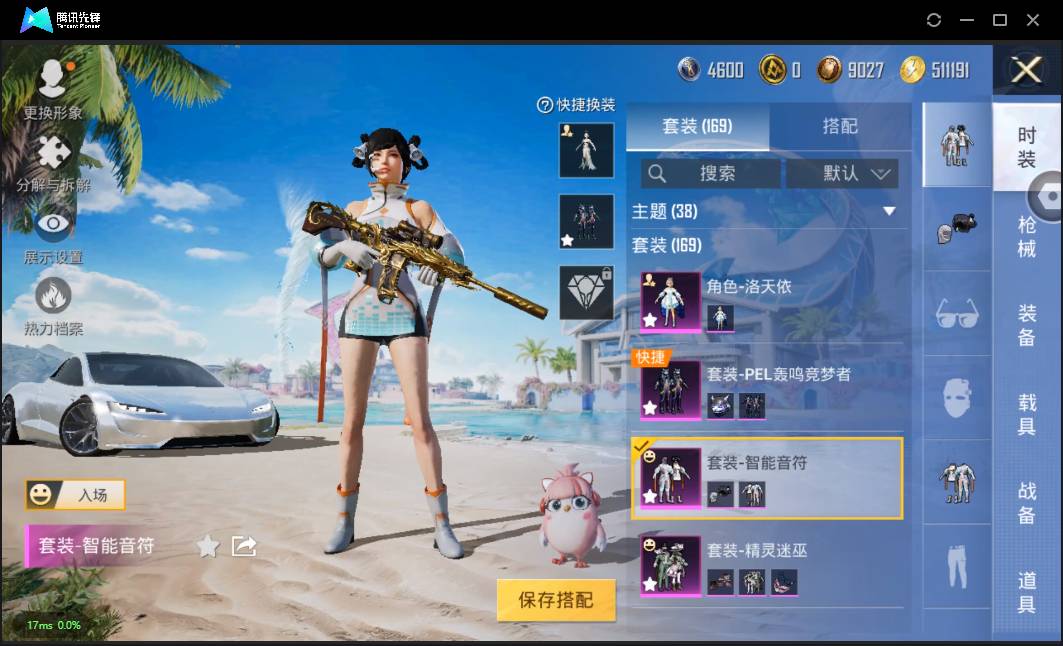This screenshot has height=646, width=1063.
Task: Save outfit with 保存搭配 button
Action: coord(556,600)
